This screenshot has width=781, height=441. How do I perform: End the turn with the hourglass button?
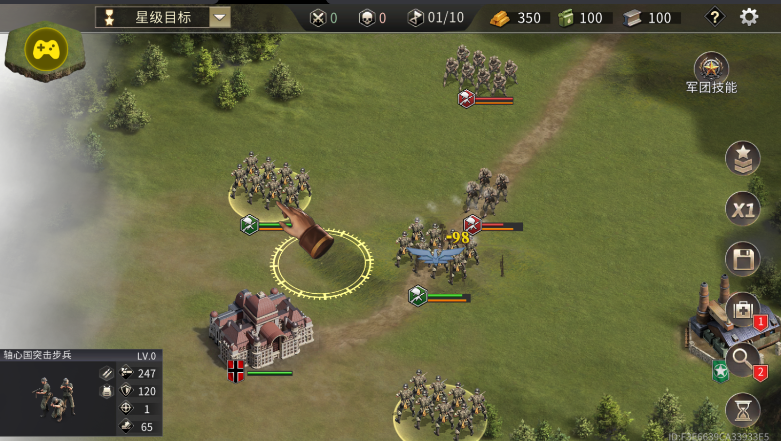click(742, 410)
